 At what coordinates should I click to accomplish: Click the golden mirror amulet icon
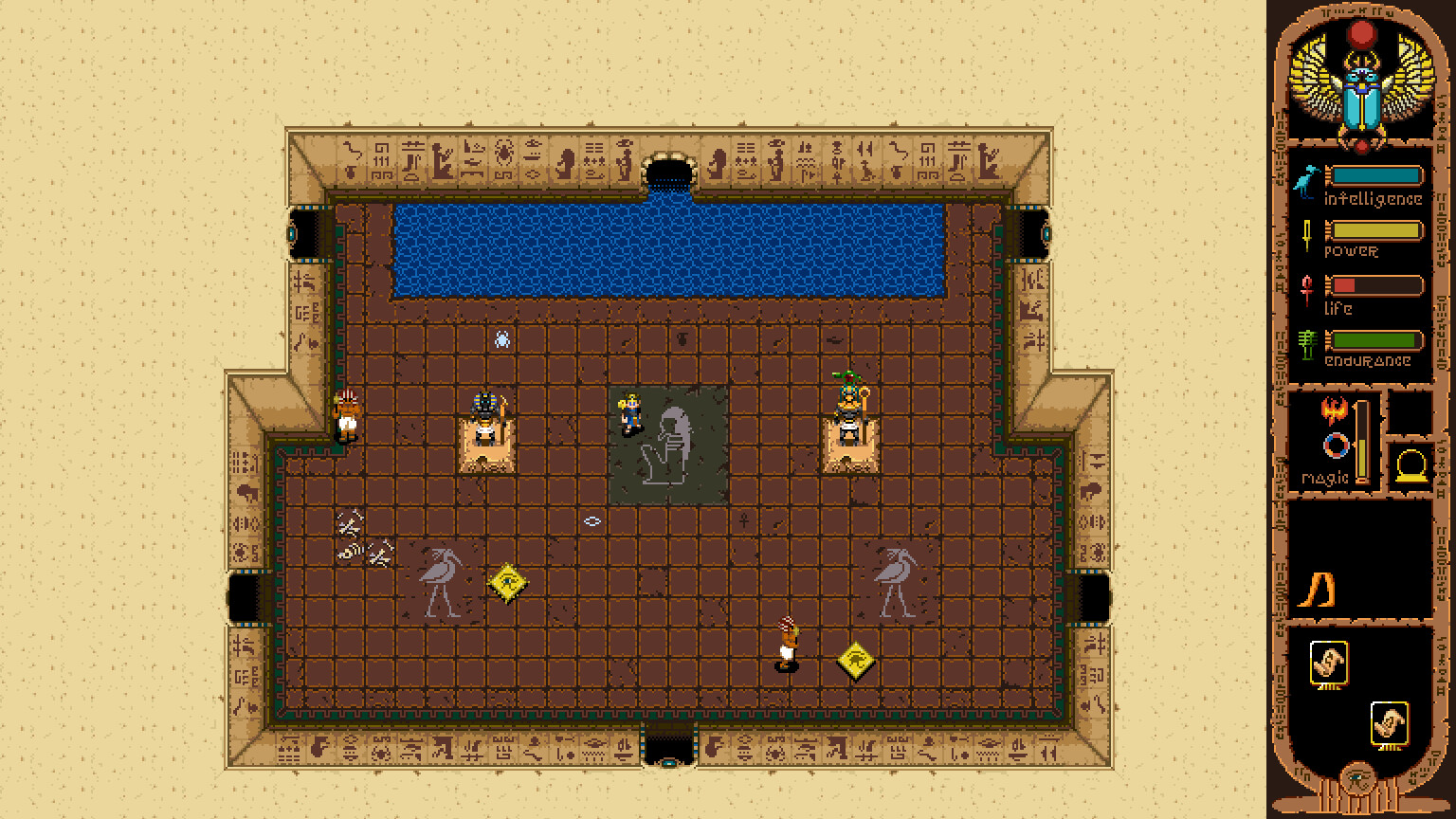click(1412, 466)
